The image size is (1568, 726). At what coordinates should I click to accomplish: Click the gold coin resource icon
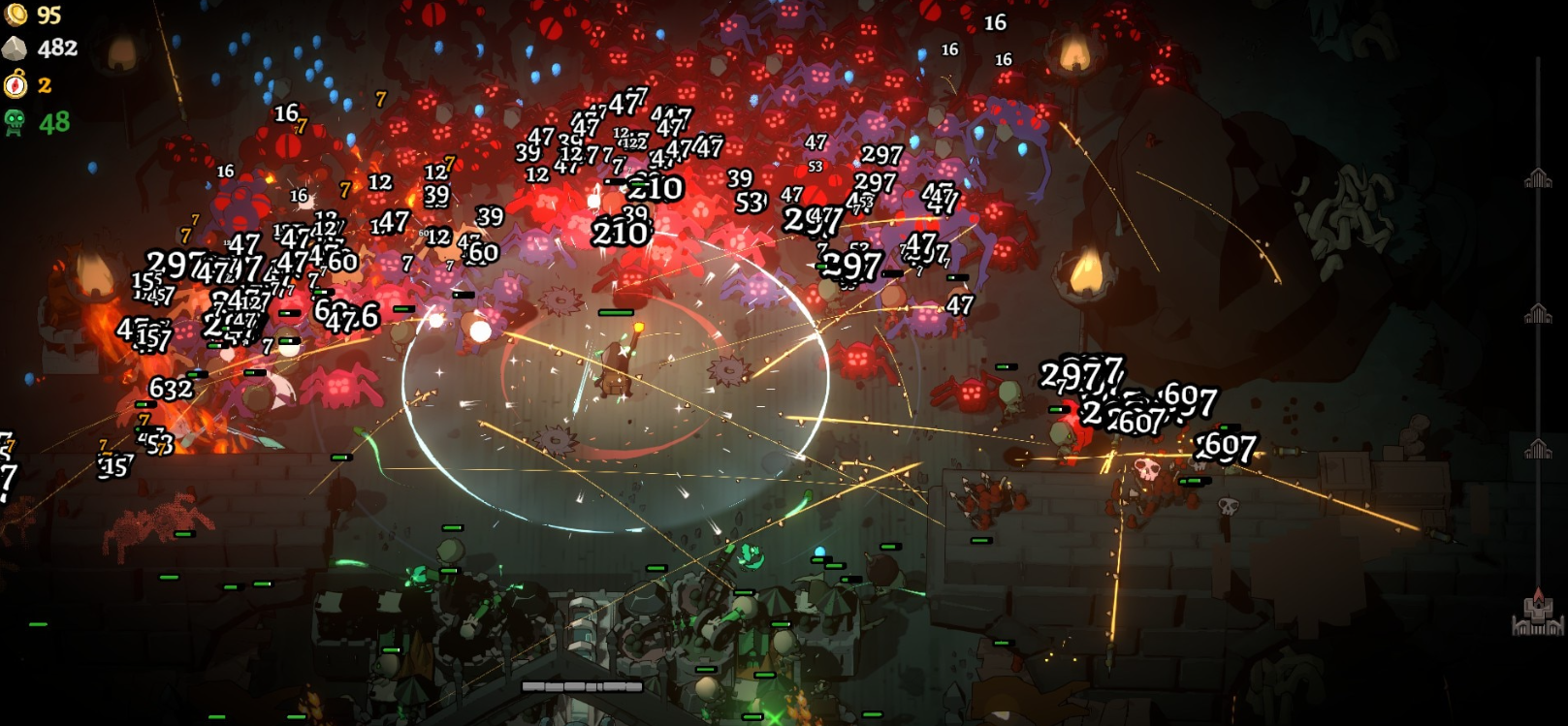pyautogui.click(x=16, y=15)
